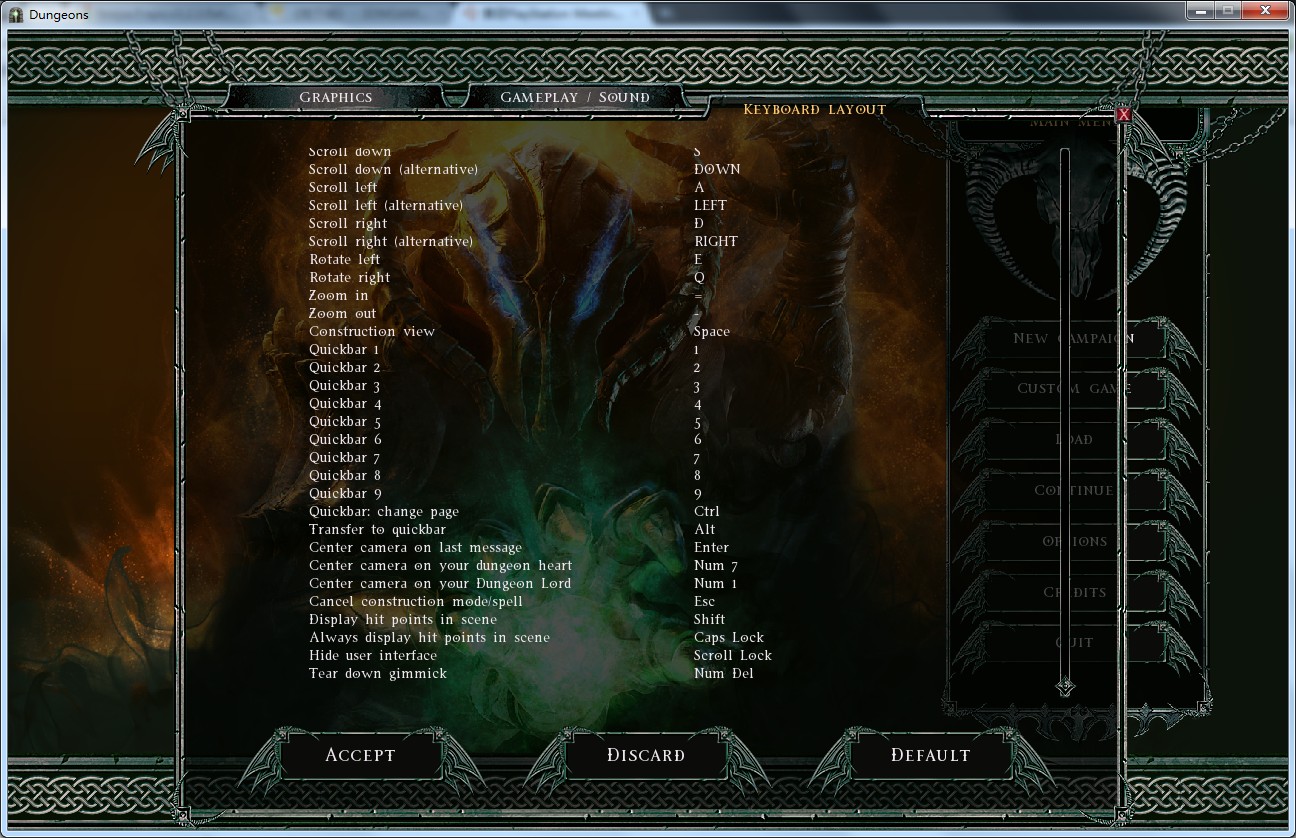Screen dimensions: 1296x838
Task: Rebind Center camera on last message
Action: pyautogui.click(x=711, y=548)
